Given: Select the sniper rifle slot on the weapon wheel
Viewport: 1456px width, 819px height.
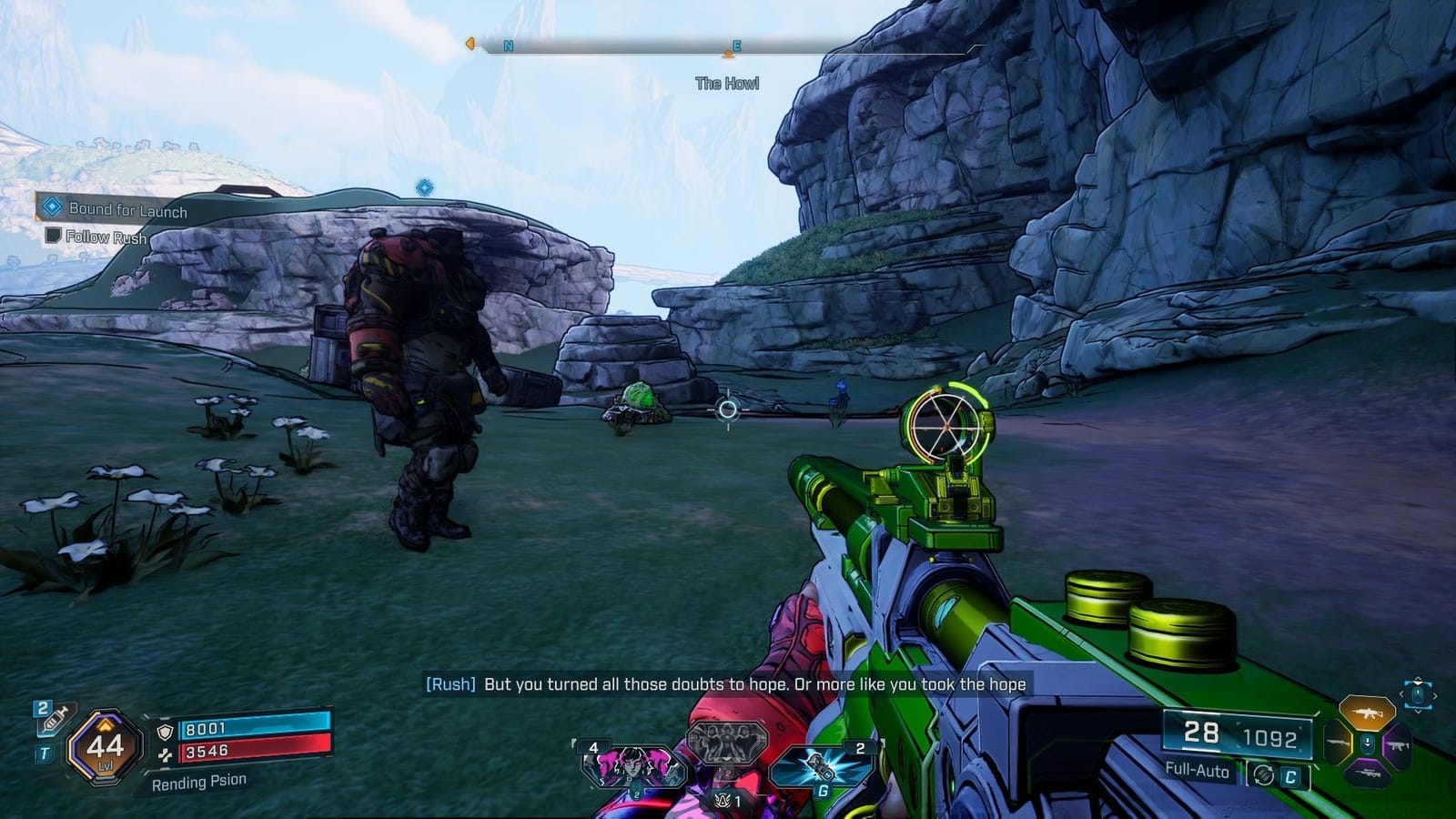Looking at the screenshot, I should (x=1368, y=773).
